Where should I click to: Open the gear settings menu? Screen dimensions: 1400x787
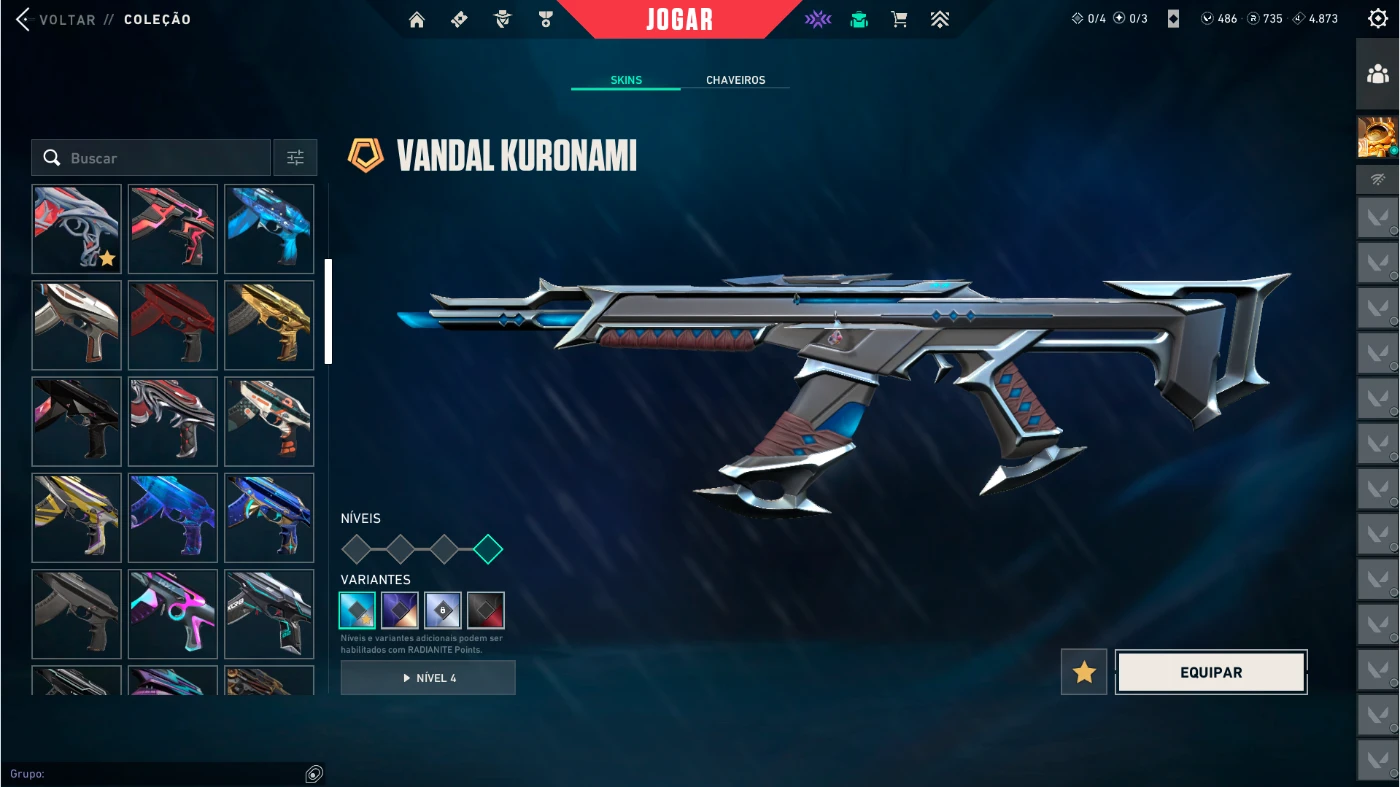(x=1378, y=19)
